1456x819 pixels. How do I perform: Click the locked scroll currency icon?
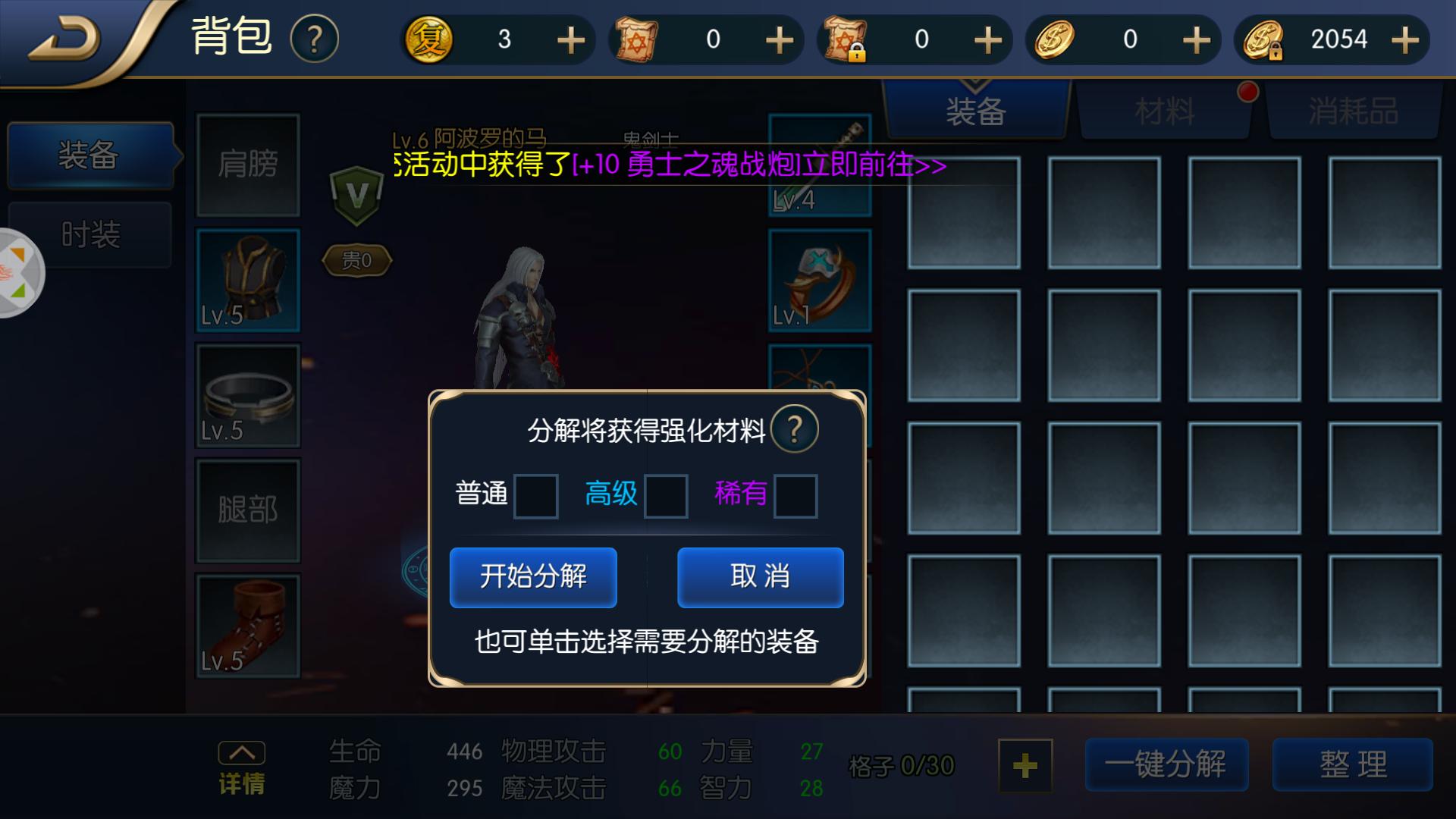(x=844, y=39)
